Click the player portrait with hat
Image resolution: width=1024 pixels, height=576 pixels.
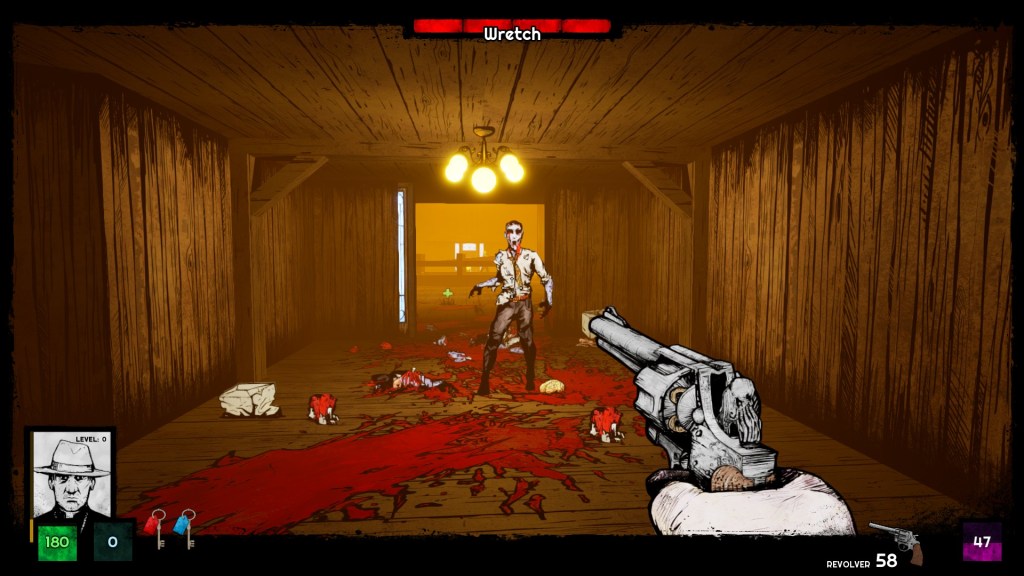click(x=71, y=478)
